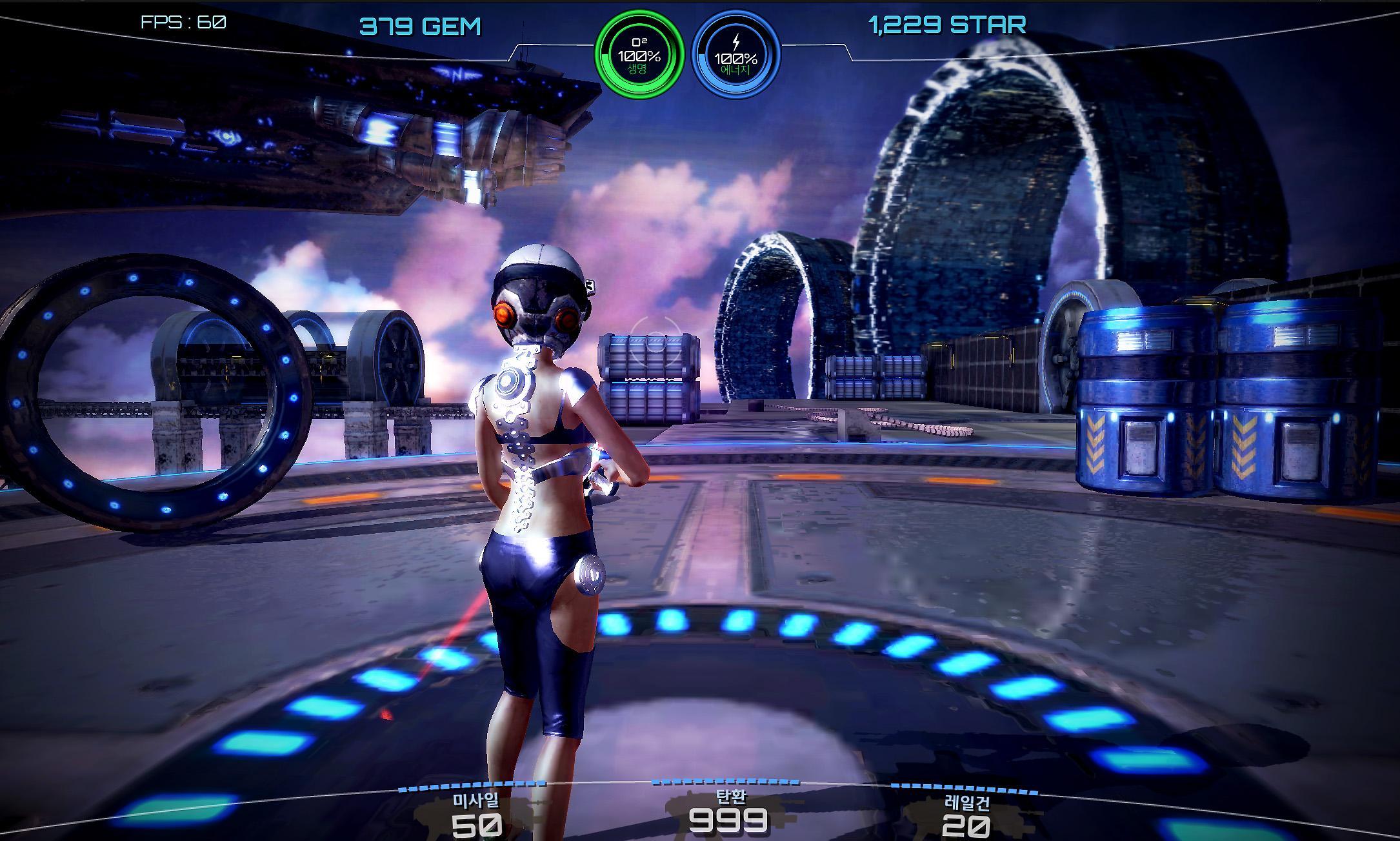Choose the 레일건 railgun weapon slot

click(966, 815)
